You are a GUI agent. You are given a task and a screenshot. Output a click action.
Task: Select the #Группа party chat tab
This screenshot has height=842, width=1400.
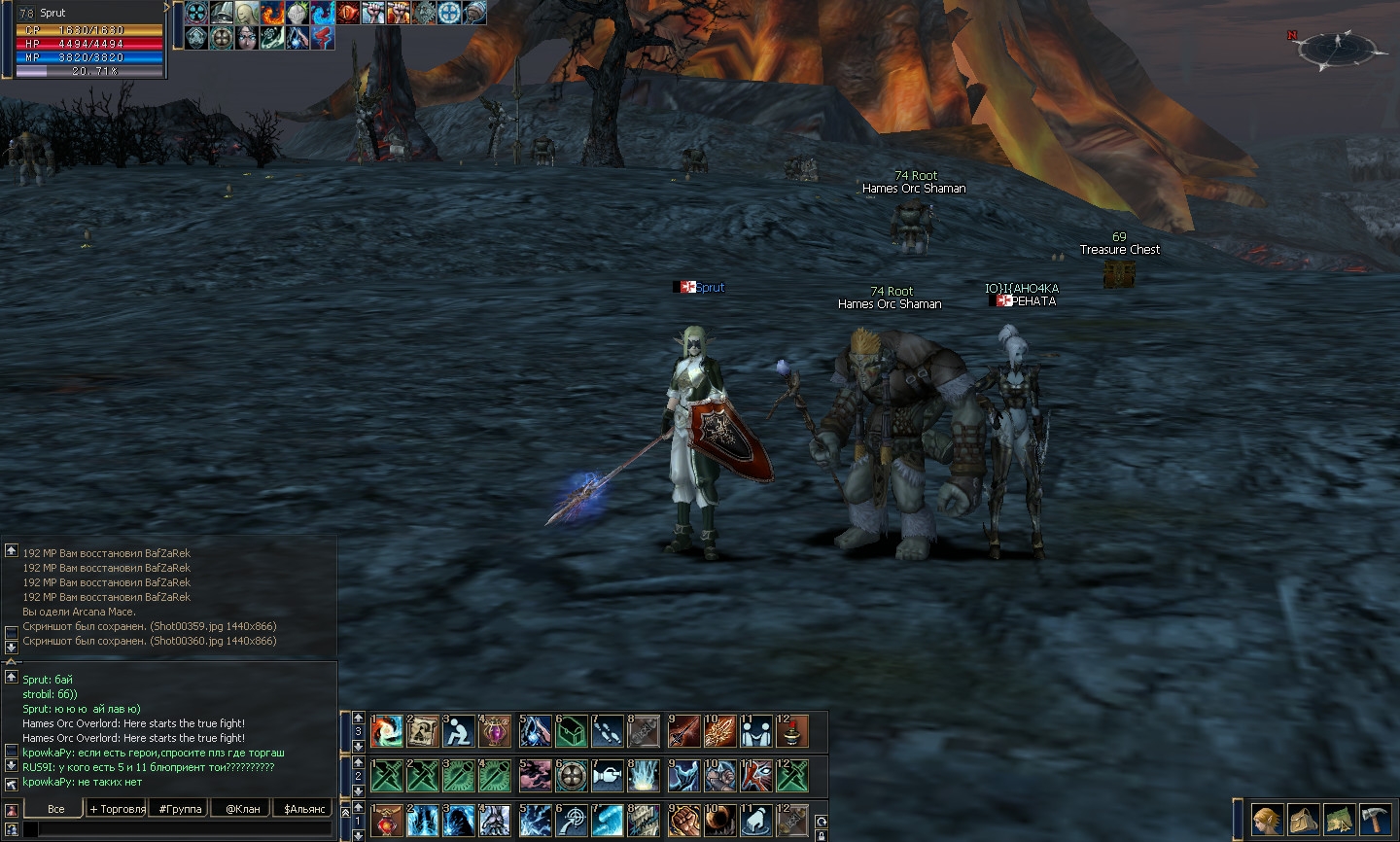(180, 809)
